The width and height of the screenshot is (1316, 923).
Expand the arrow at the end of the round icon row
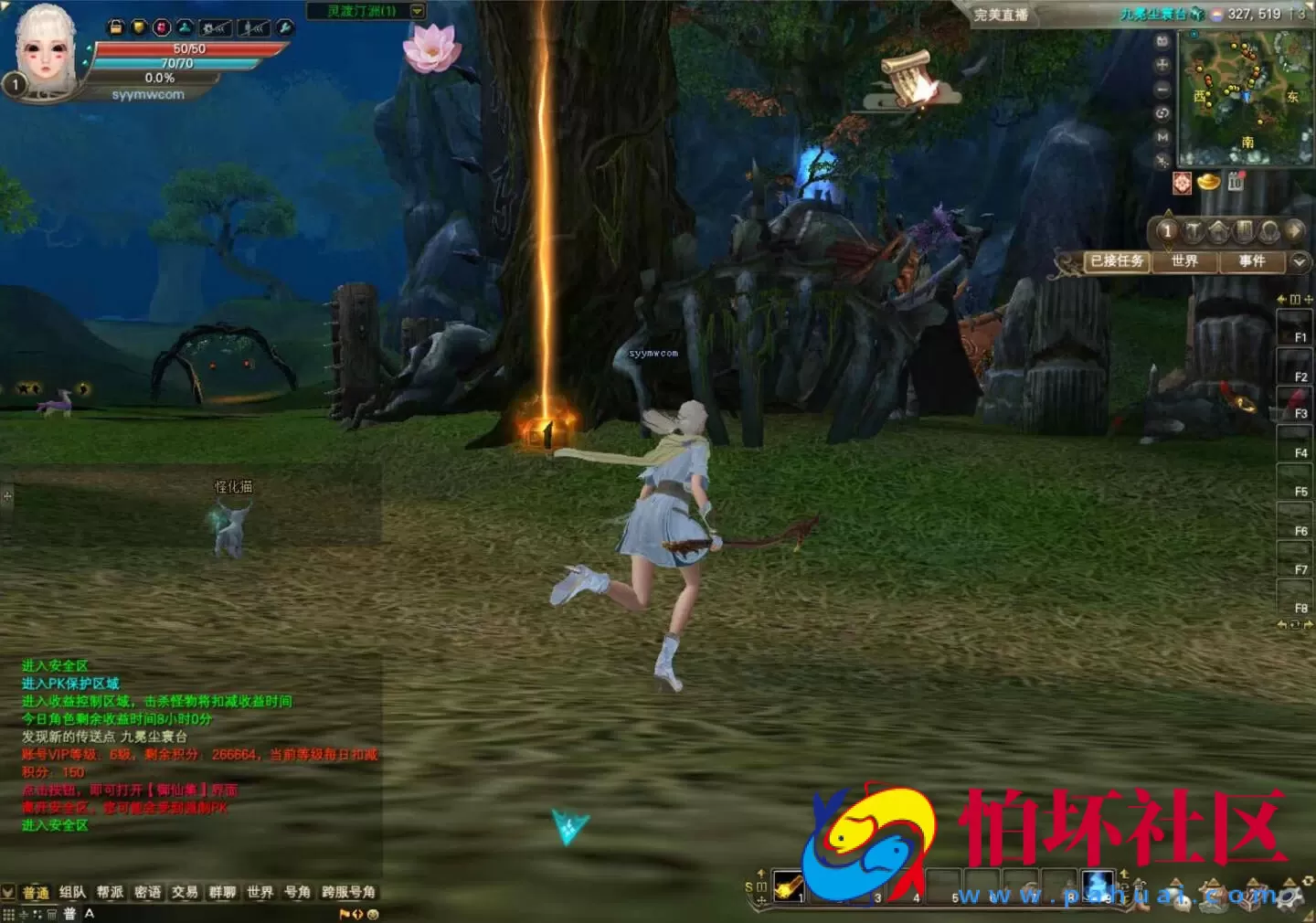tap(1295, 230)
